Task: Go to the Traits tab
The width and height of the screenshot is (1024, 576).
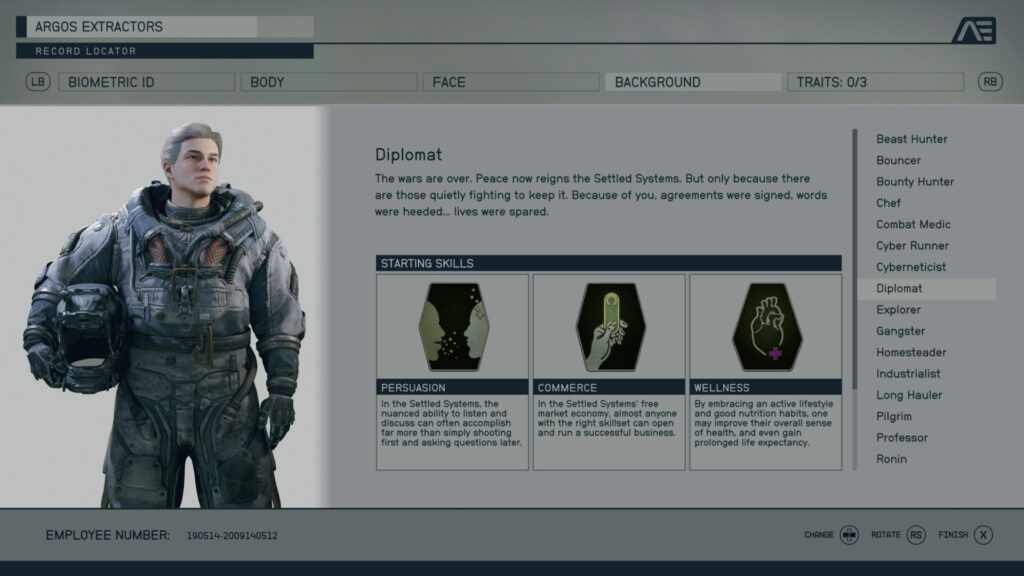Action: [875, 82]
